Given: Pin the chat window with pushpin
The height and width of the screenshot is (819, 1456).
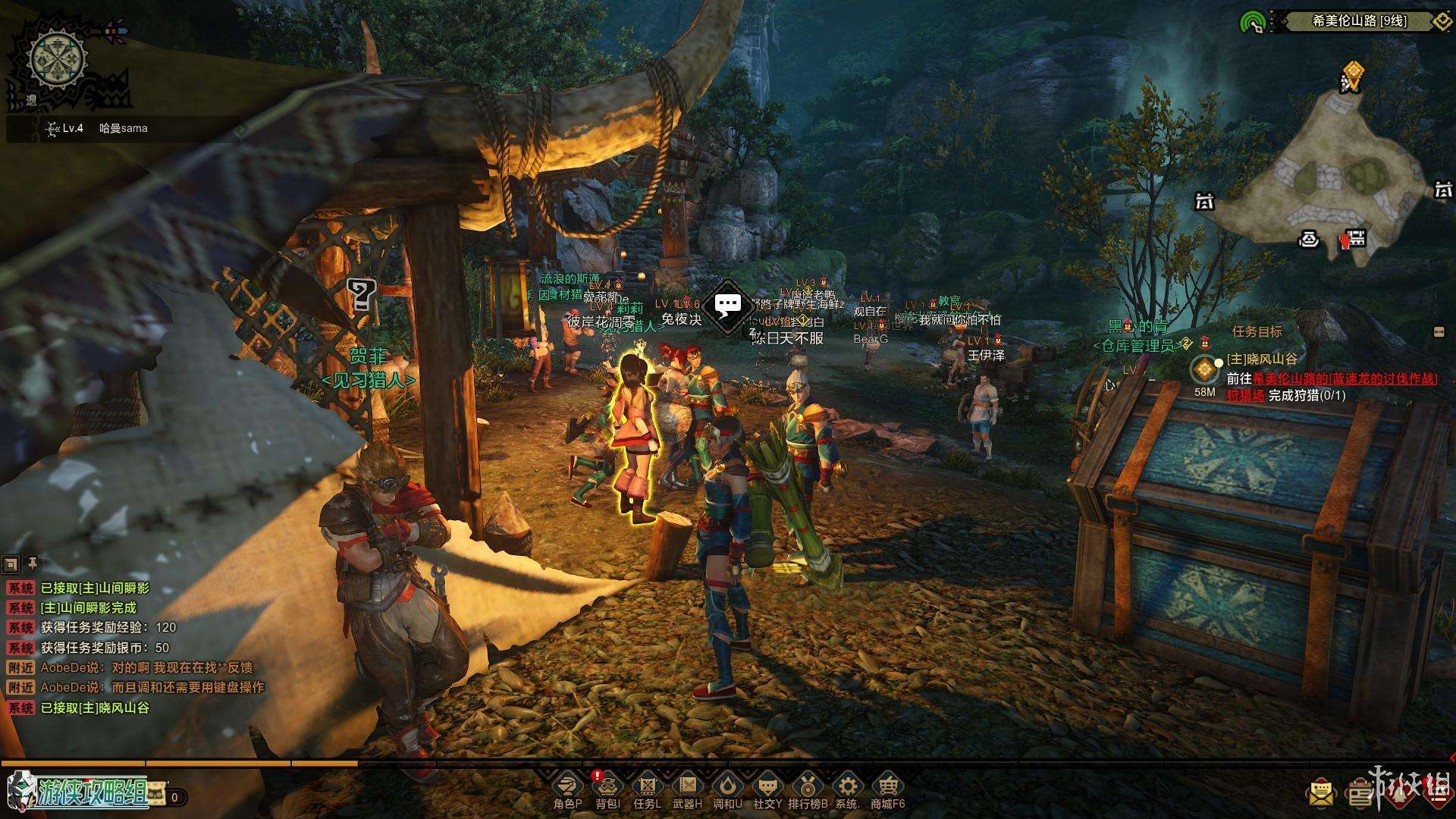Looking at the screenshot, I should coord(33,563).
